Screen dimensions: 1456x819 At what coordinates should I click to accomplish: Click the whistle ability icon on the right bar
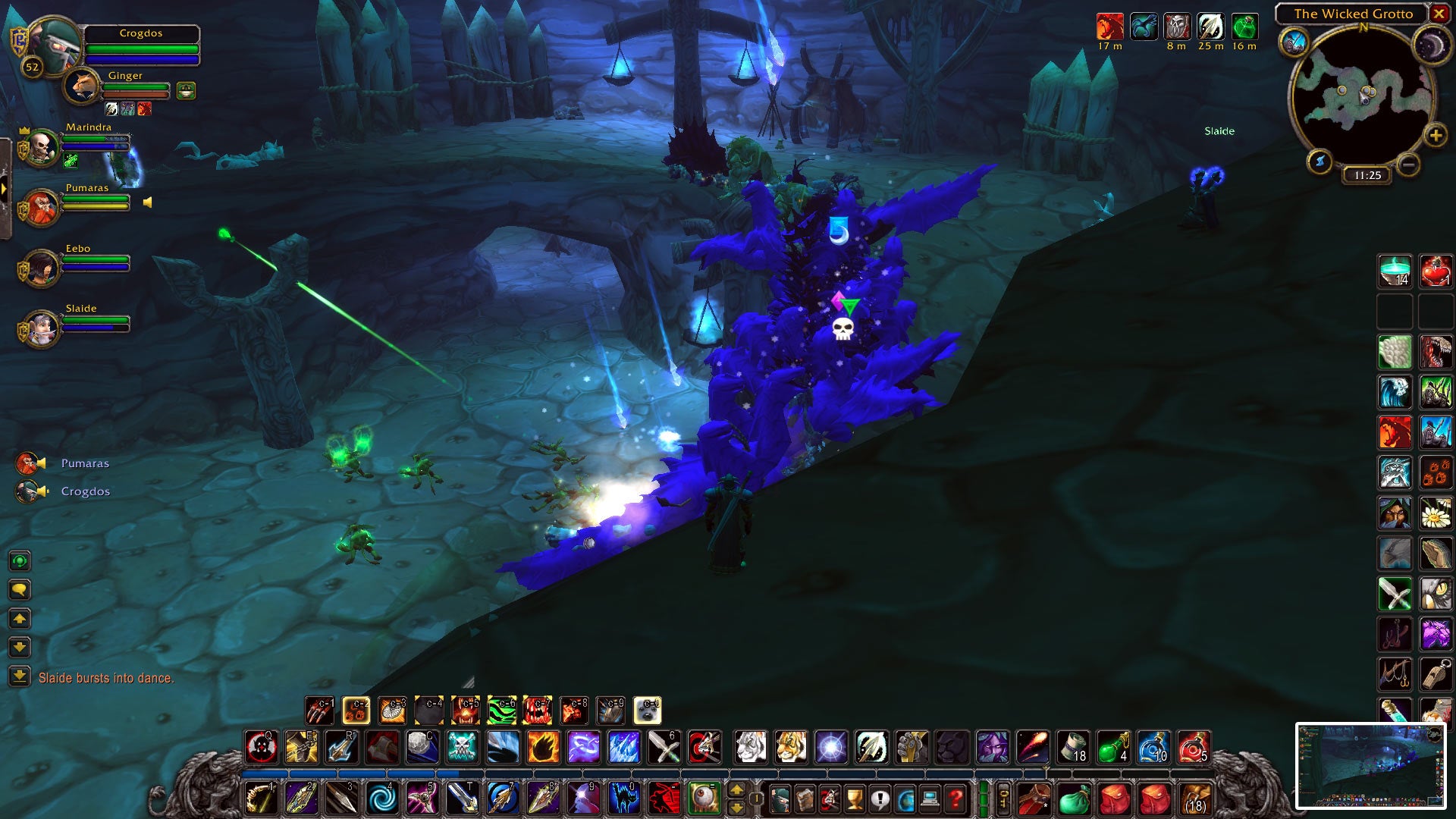pyautogui.click(x=1436, y=674)
